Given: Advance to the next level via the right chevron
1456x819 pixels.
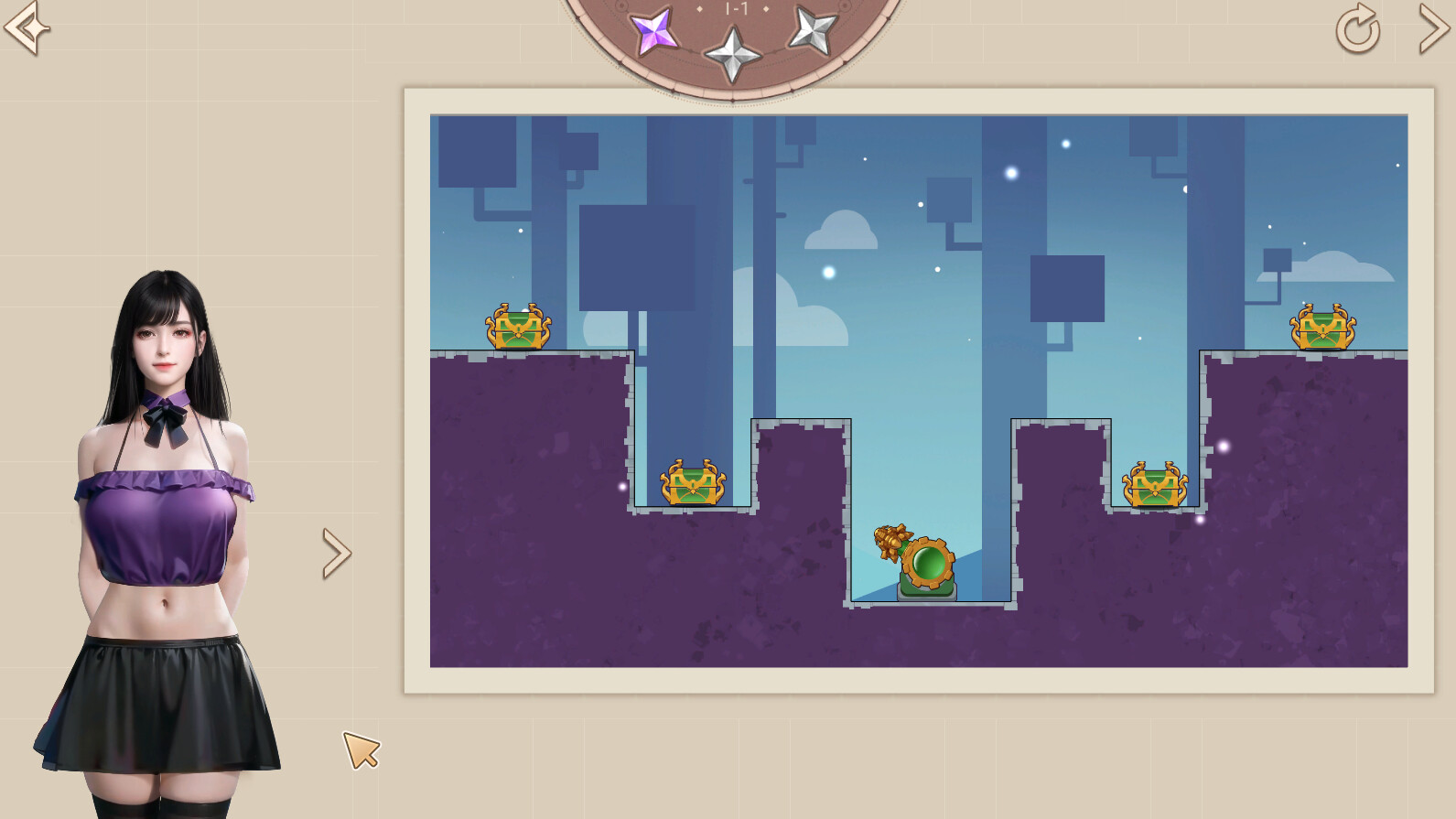Looking at the screenshot, I should (1435, 29).
